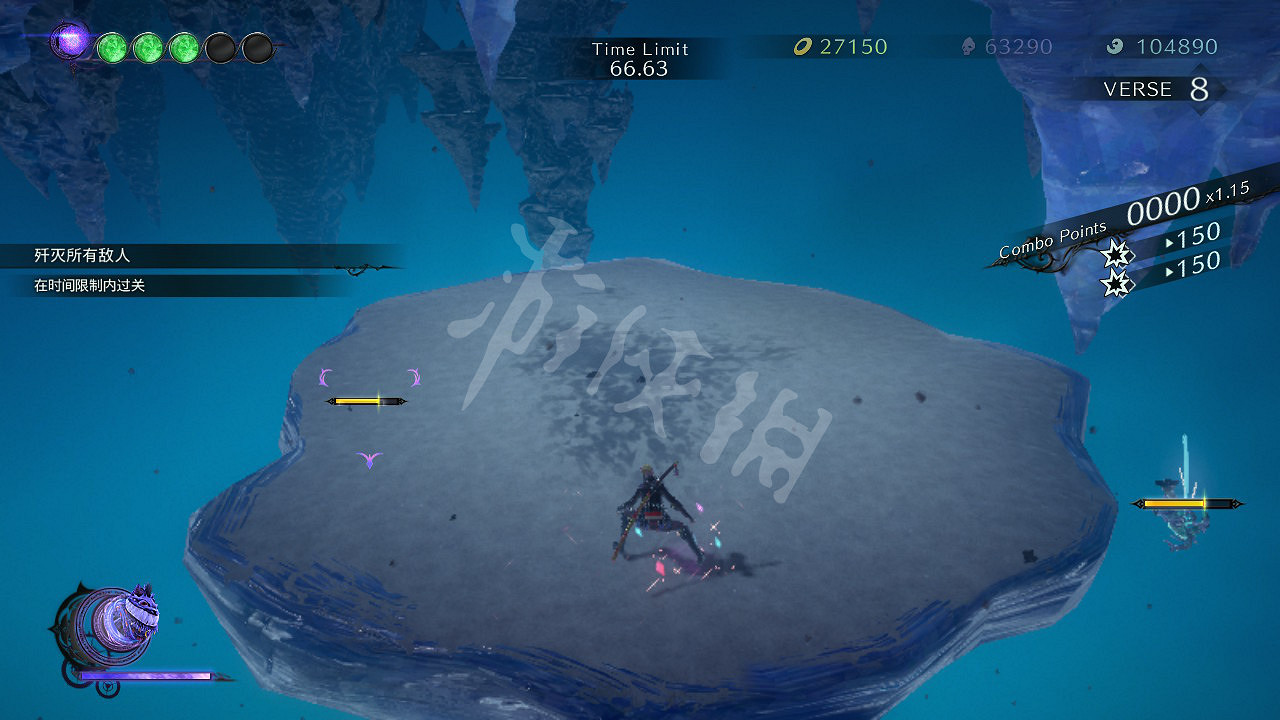This screenshot has width=1280, height=720.
Task: Toggle the first empty black orb slot
Action: point(221,47)
